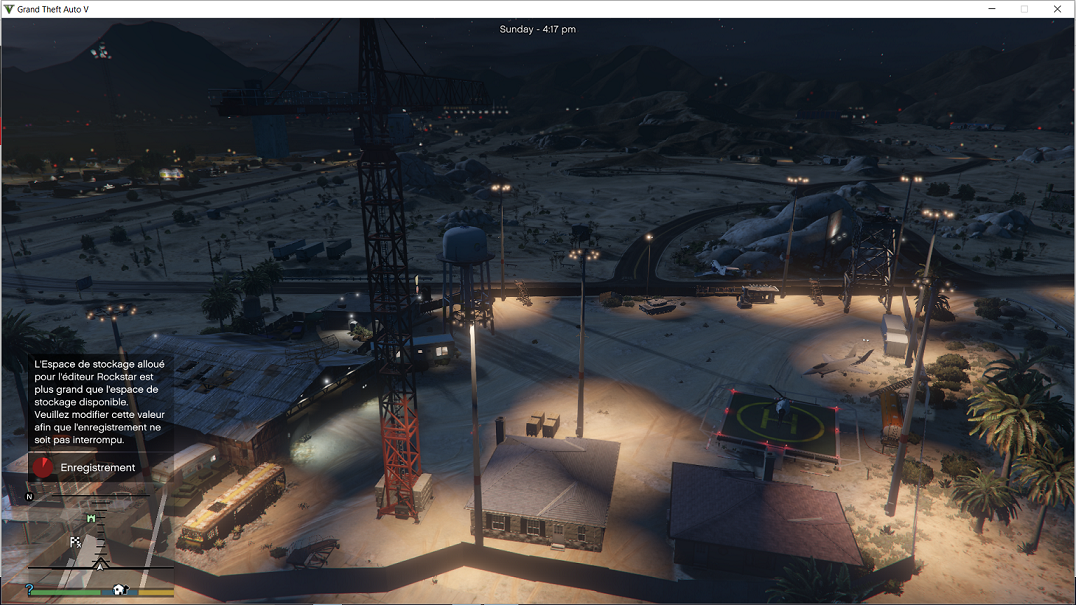Select the green tower blip on the minimap
Image resolution: width=1076 pixels, height=605 pixels.
tap(91, 519)
